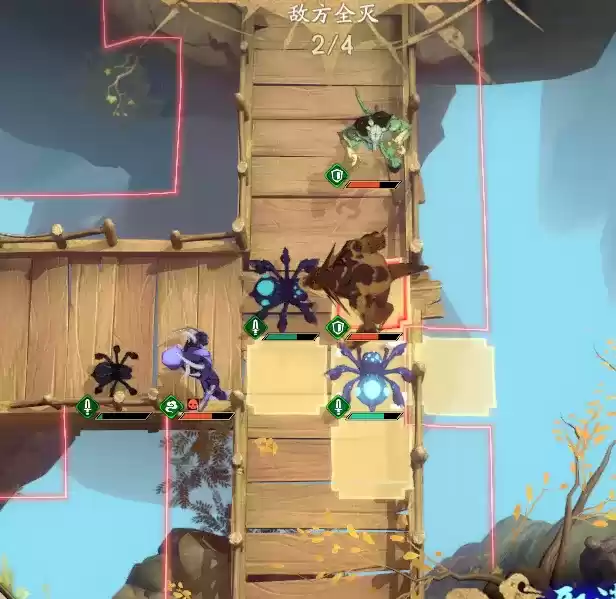The height and width of the screenshot is (599, 616).
Task: Move to the highlighted tile below the blue spider
Action: tap(370, 460)
